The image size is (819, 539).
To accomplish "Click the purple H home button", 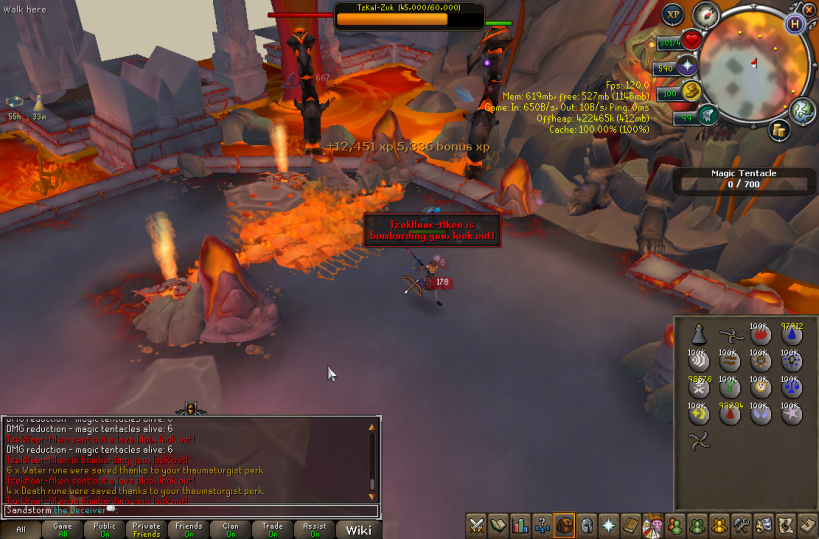I will (x=795, y=23).
